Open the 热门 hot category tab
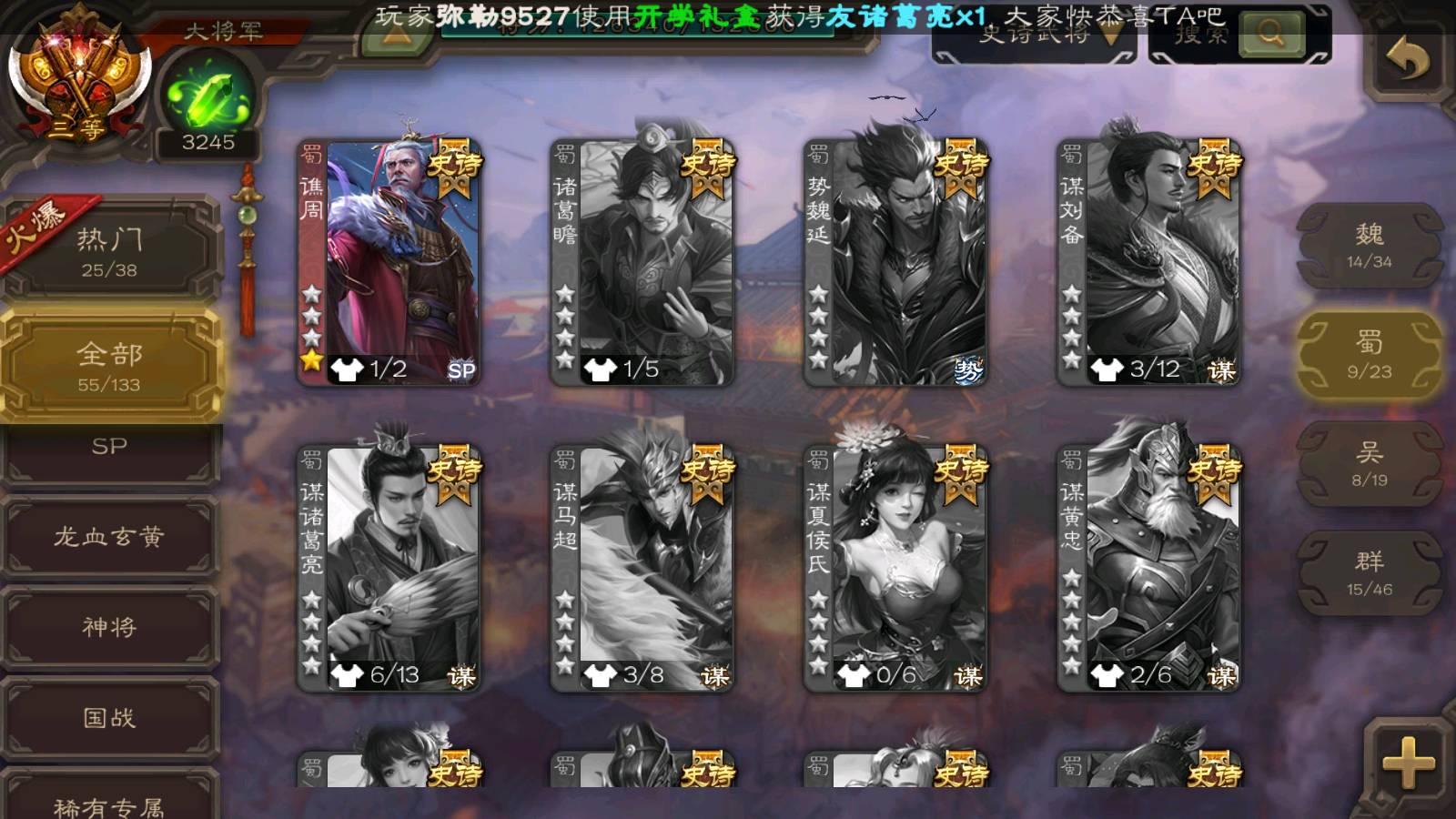 point(109,250)
